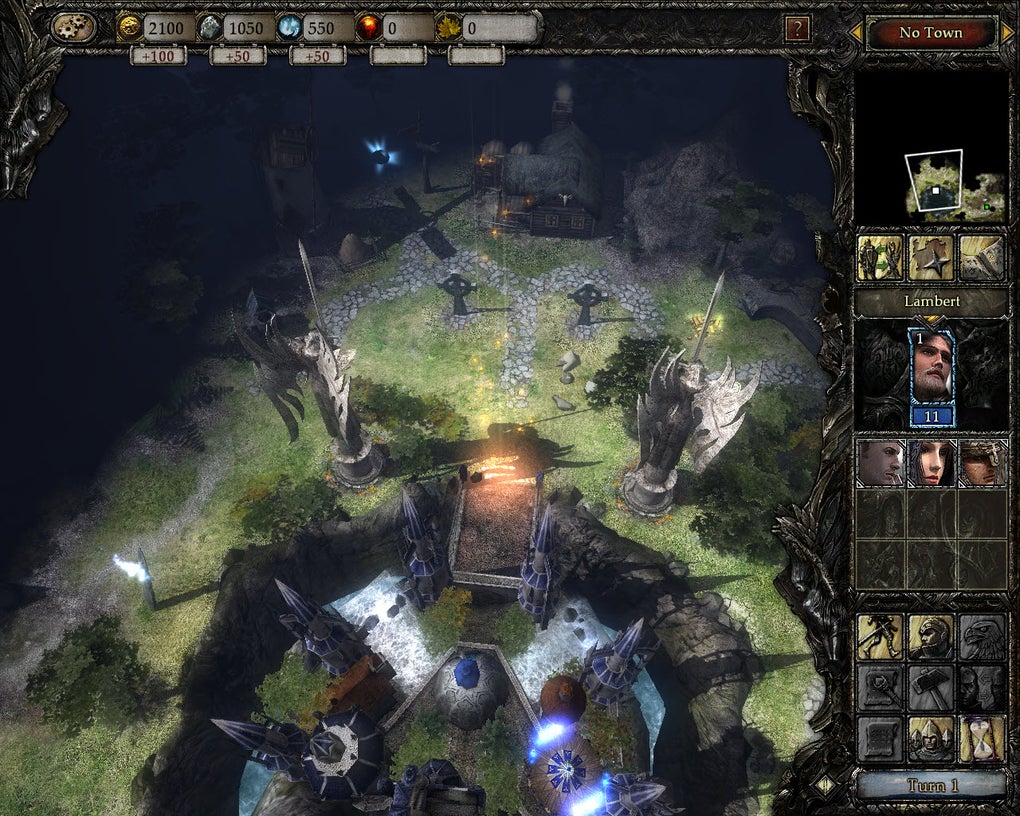Open the map icon with compass star
Image resolution: width=1020 pixels, height=816 pixels.
coord(931,259)
